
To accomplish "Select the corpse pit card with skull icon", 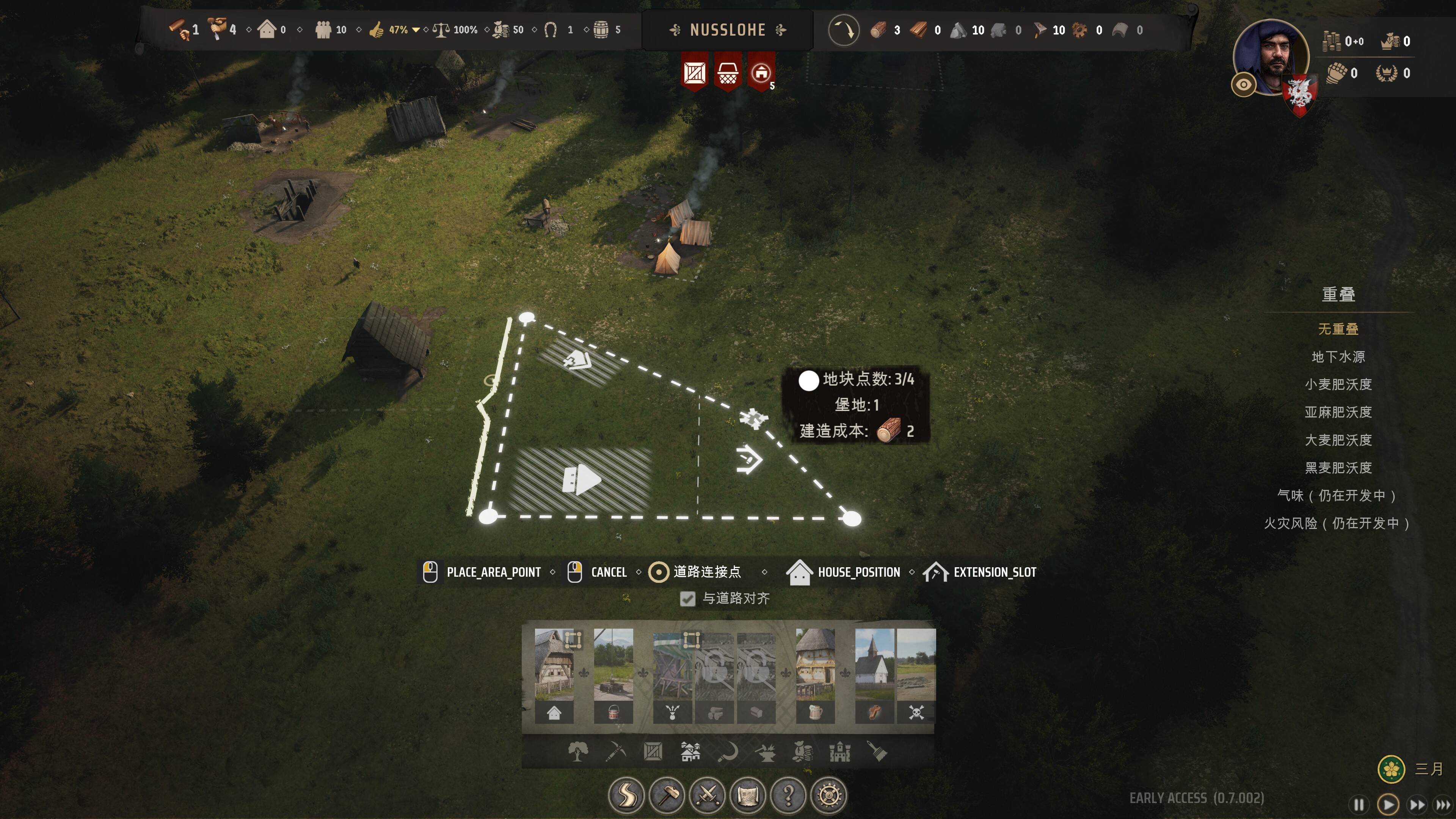I will (916, 675).
